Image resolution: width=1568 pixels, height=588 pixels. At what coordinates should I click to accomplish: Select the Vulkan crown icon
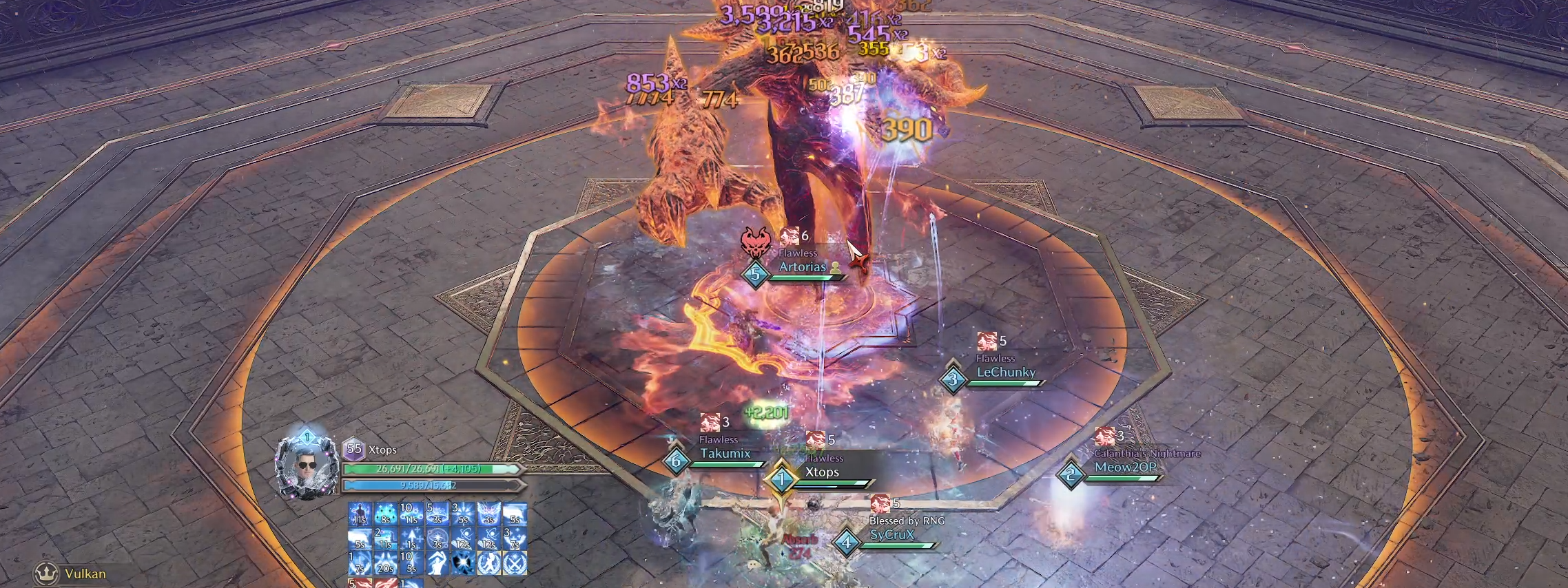click(x=46, y=573)
